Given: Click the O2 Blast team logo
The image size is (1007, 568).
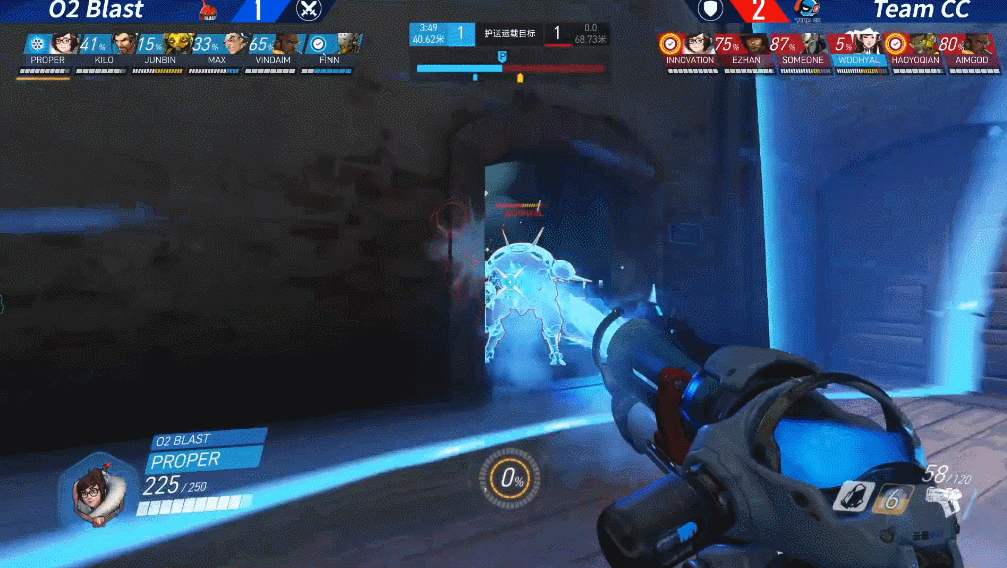Looking at the screenshot, I should (x=209, y=11).
